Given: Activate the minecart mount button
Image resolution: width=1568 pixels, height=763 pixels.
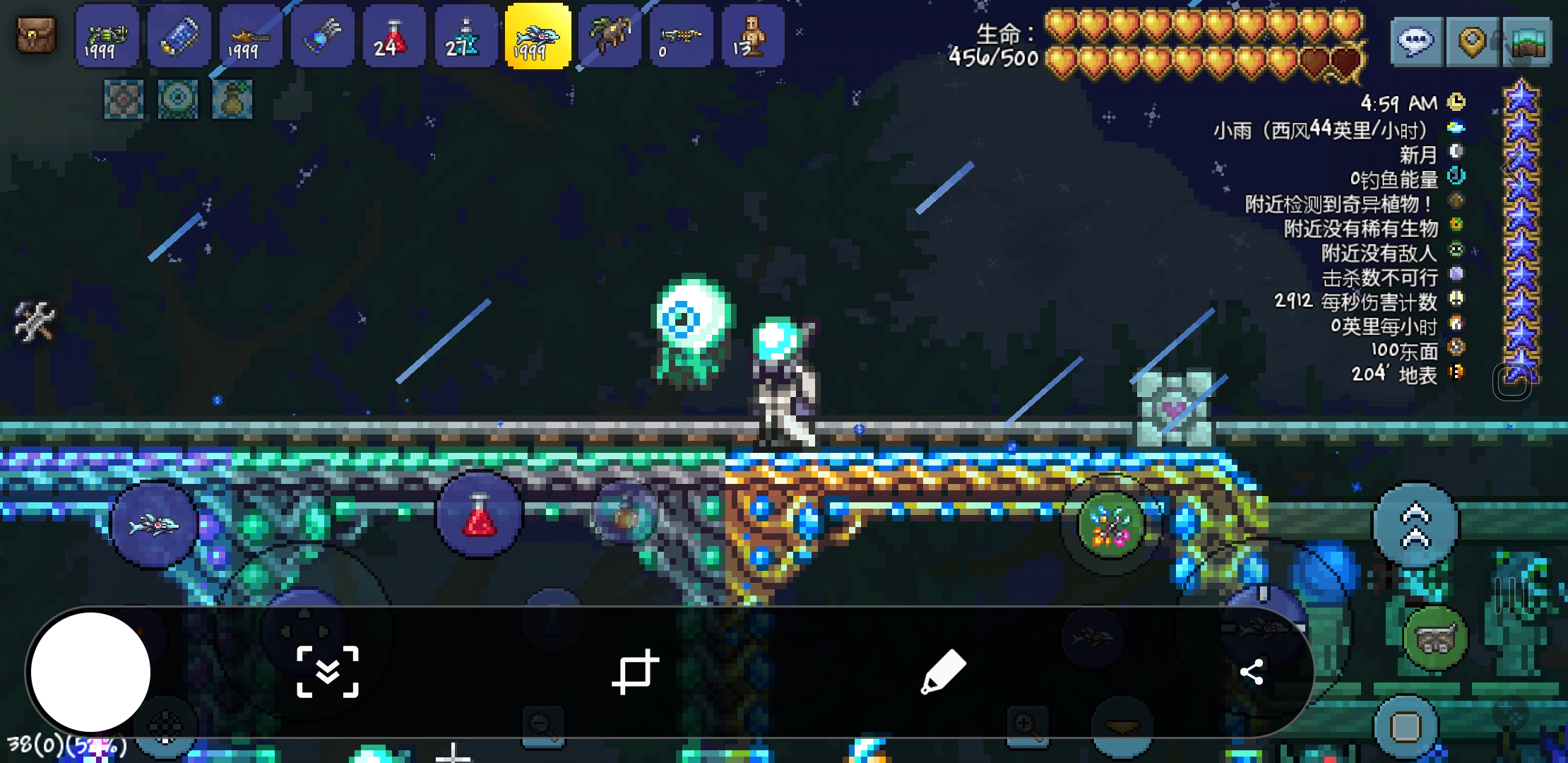Looking at the screenshot, I should coord(1435,638).
